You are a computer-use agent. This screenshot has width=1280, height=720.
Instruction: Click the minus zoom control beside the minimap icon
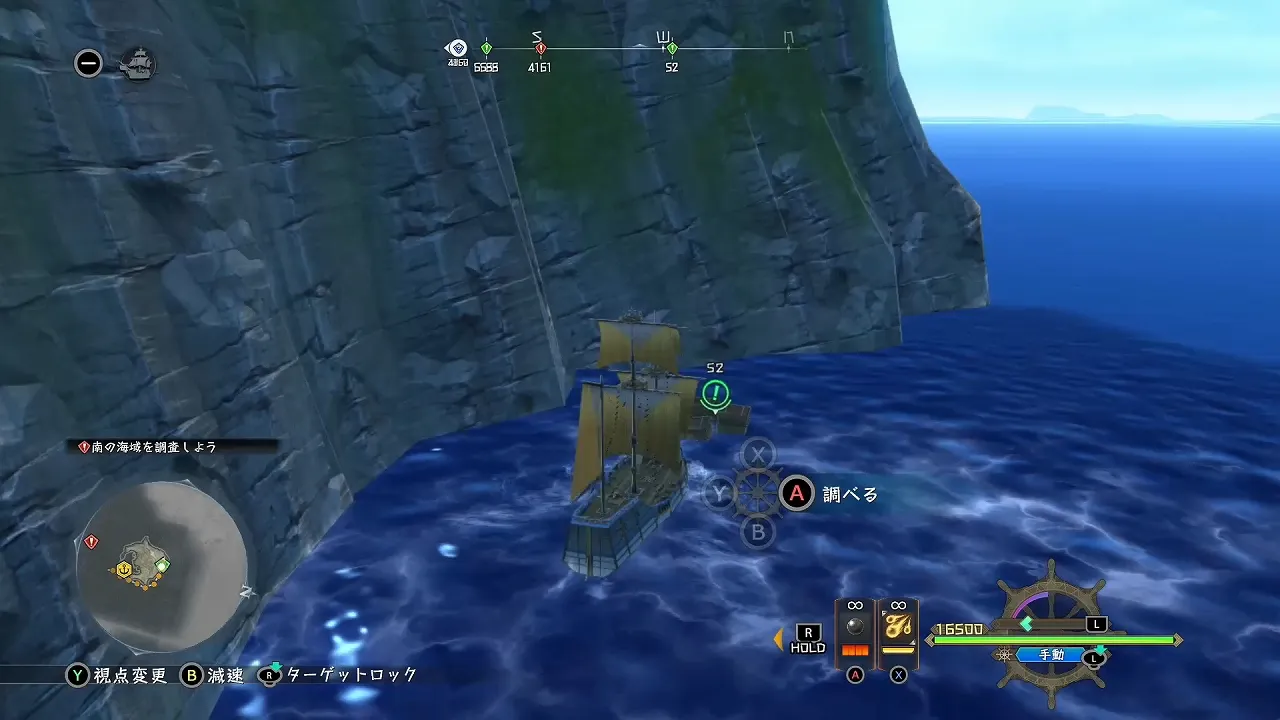click(x=88, y=63)
